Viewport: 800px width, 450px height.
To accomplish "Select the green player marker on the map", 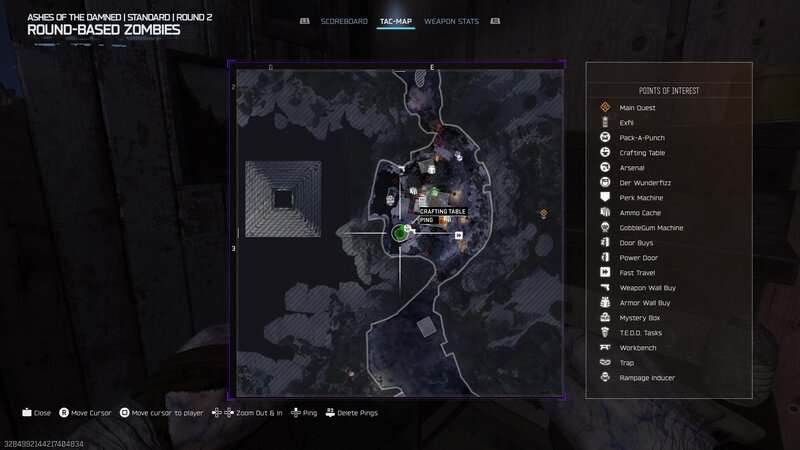I will pyautogui.click(x=399, y=233).
